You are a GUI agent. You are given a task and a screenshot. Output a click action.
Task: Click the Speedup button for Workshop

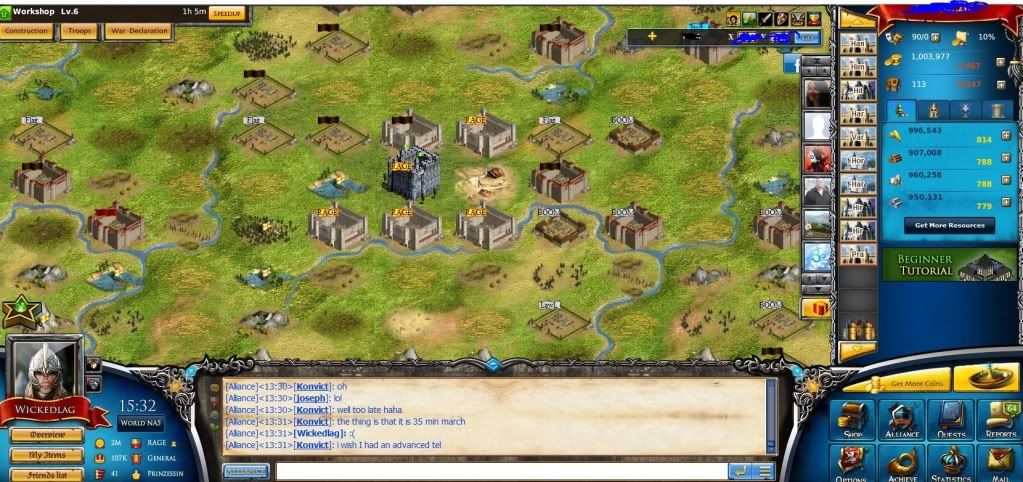[x=226, y=14]
